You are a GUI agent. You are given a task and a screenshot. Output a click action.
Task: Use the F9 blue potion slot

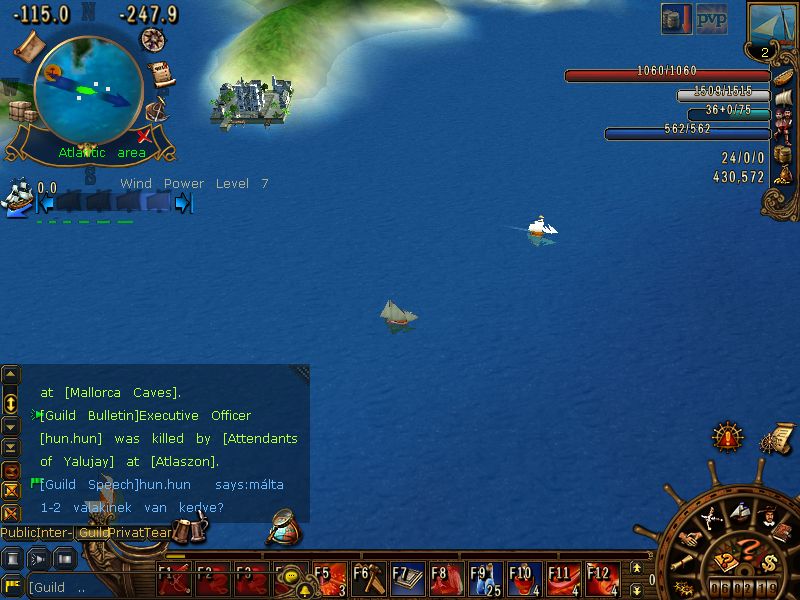[485, 579]
